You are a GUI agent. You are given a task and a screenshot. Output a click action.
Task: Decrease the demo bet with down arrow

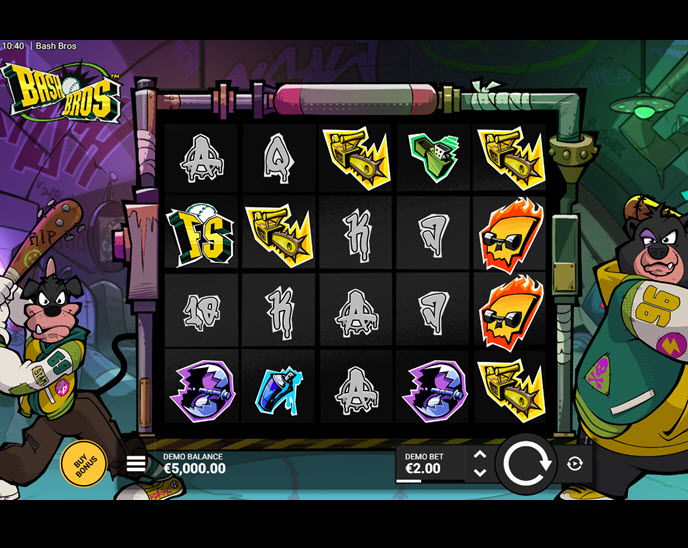click(479, 473)
